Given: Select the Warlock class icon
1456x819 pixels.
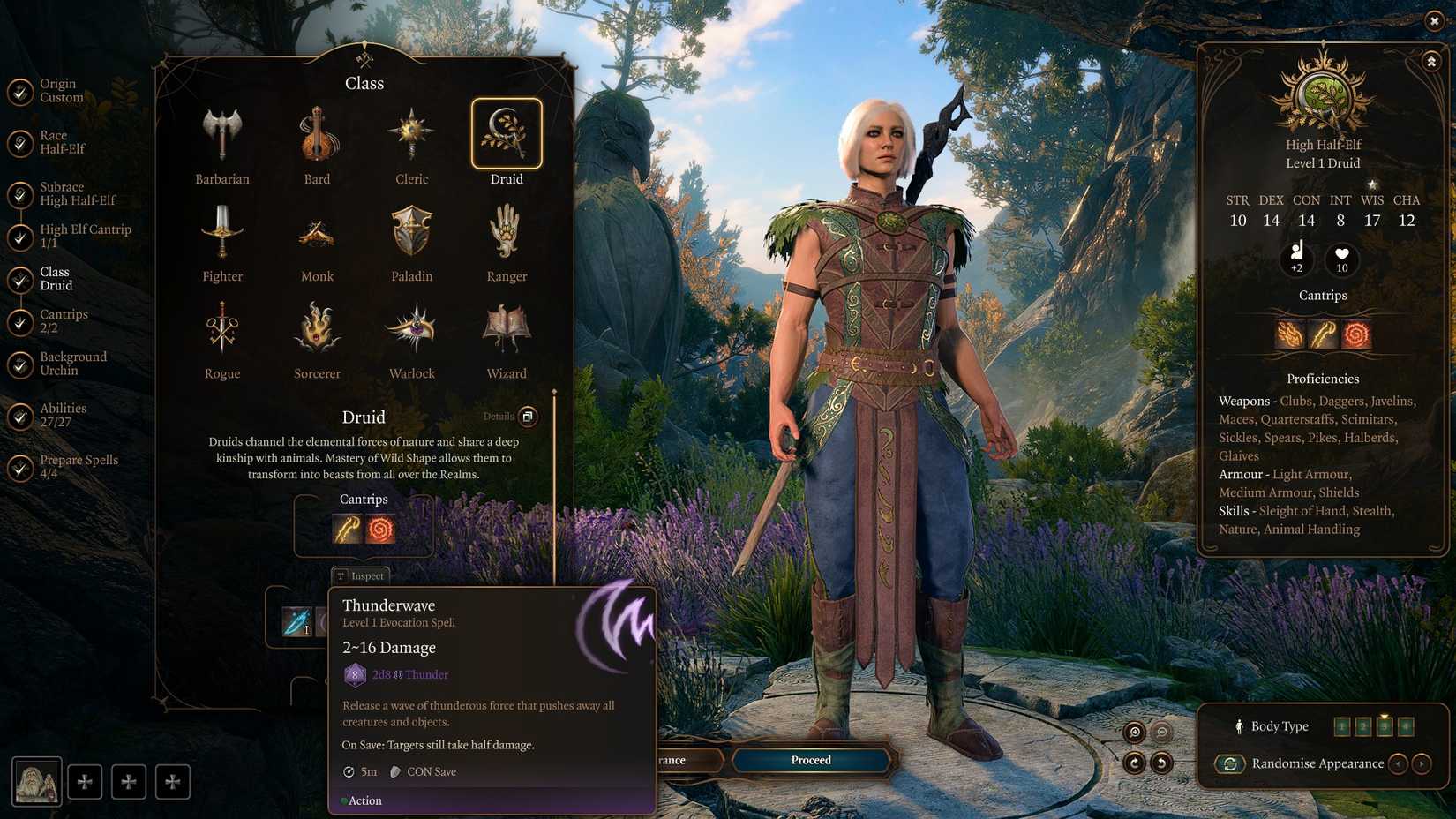Looking at the screenshot, I should click(x=411, y=327).
